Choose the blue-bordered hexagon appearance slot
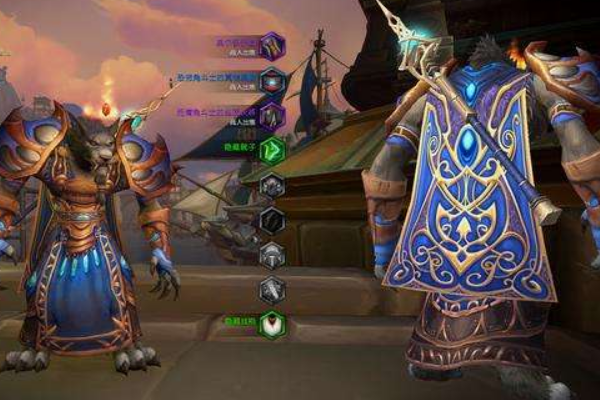 272,81
